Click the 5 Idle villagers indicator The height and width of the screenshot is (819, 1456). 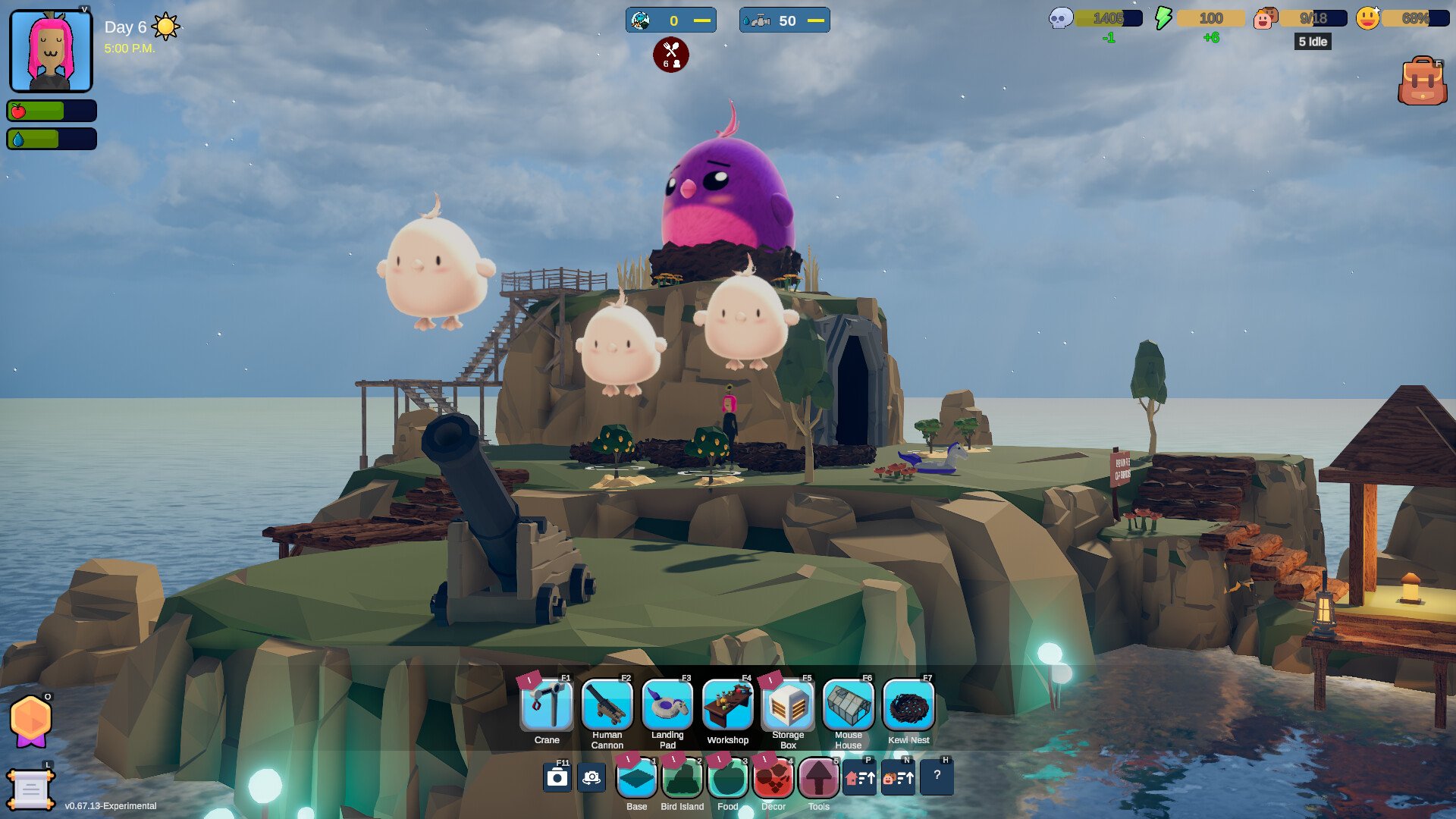(x=1312, y=42)
